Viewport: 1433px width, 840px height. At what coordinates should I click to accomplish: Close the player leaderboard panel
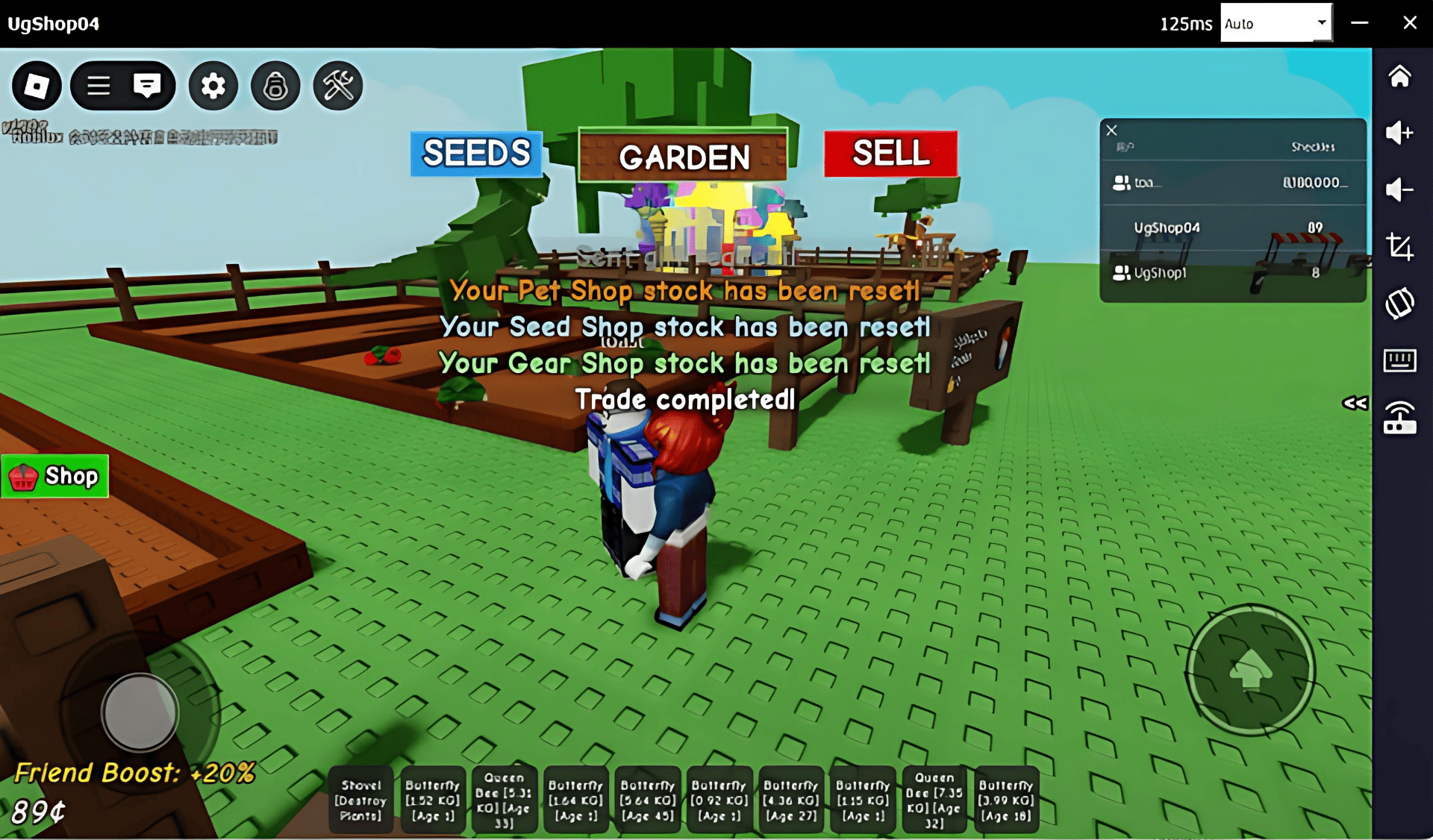(x=1111, y=131)
